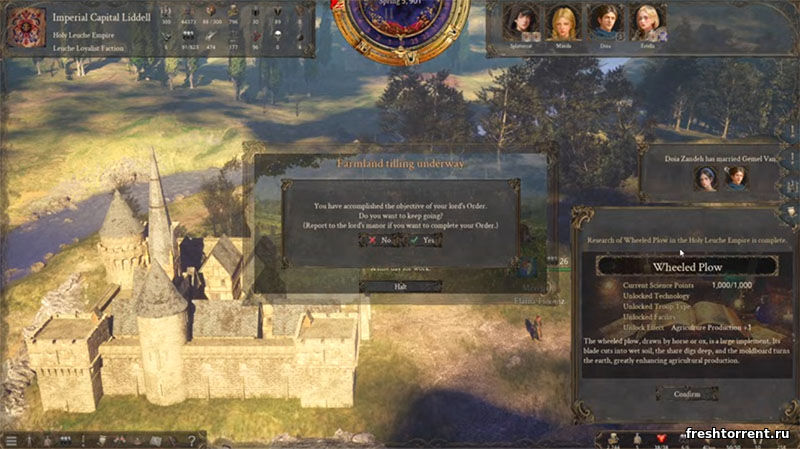This screenshot has height=449, width=800.
Task: Choose No in the lord's Order dialog
Action: pyautogui.click(x=378, y=240)
